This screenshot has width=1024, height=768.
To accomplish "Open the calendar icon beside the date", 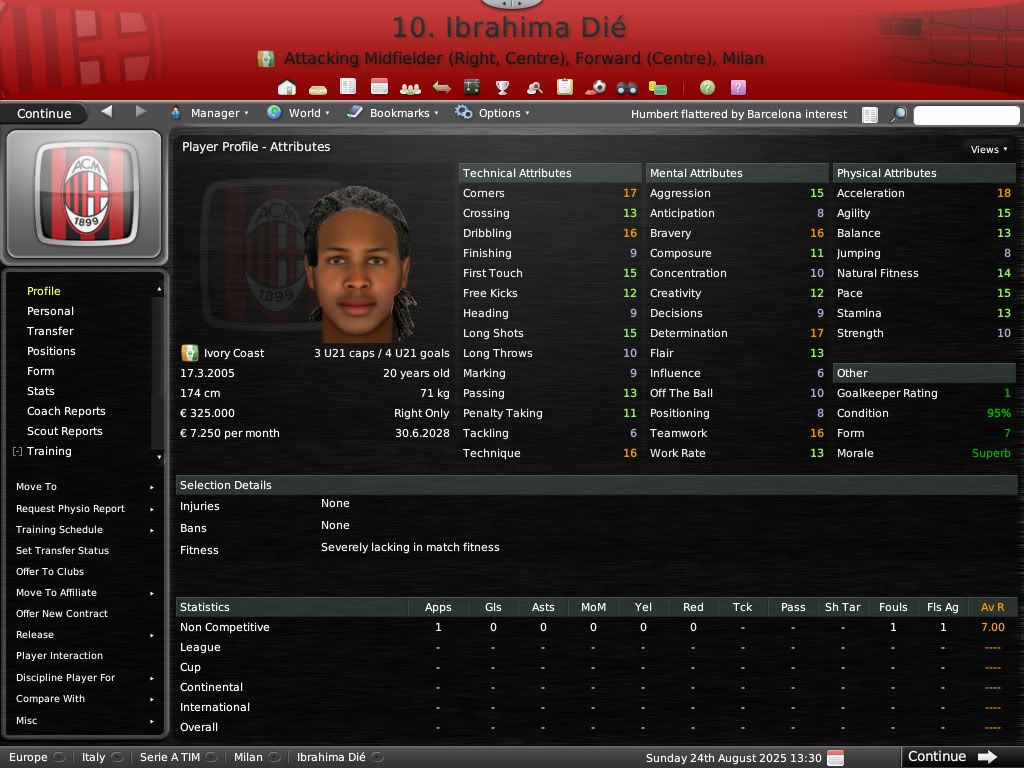I will tap(836, 758).
